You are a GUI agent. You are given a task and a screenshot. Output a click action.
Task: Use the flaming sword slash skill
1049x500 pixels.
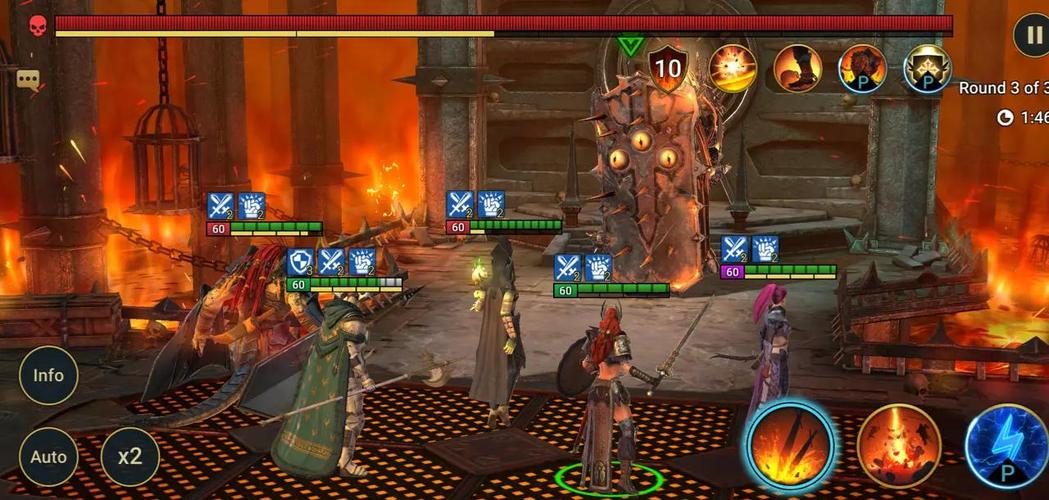point(789,446)
